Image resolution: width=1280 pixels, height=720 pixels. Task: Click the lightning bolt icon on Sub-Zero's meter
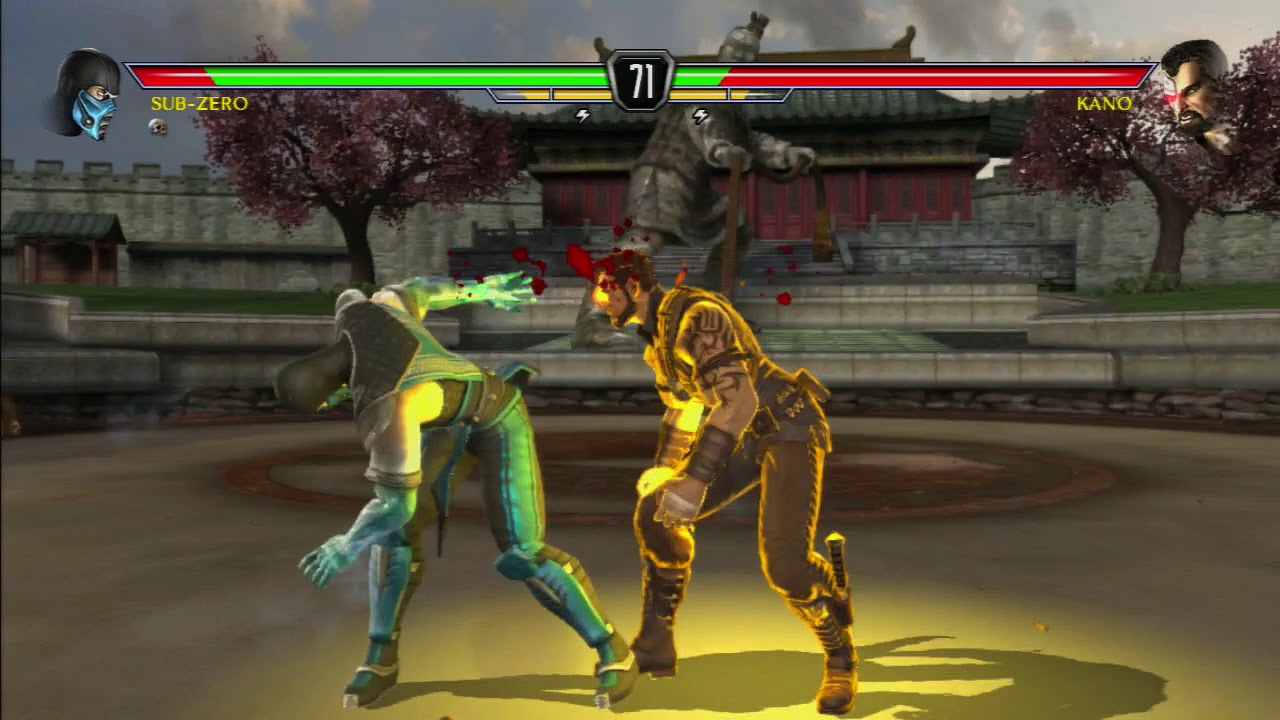(583, 116)
